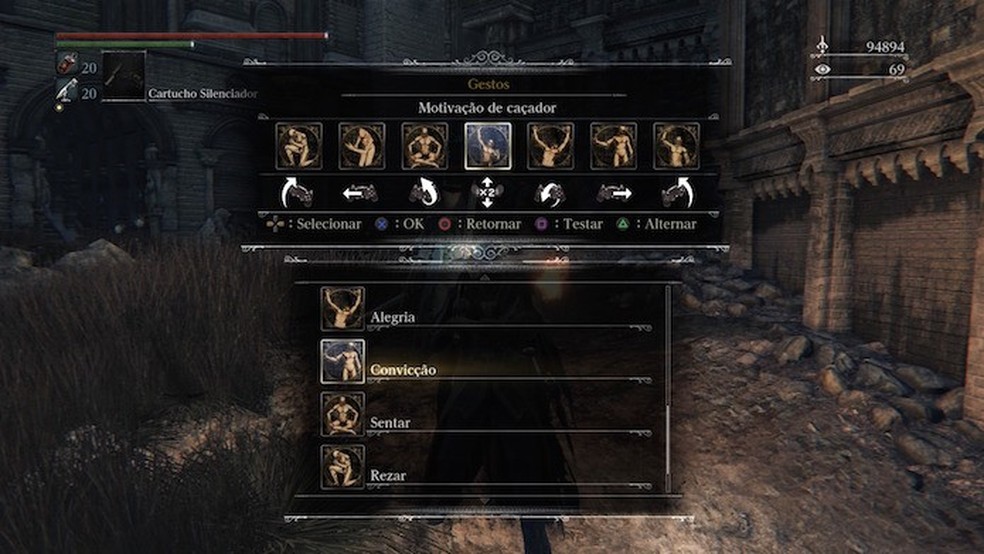Select the kneeling gesture slot in the Gestos bar
Viewport: 984px width, 554px height.
click(299, 146)
